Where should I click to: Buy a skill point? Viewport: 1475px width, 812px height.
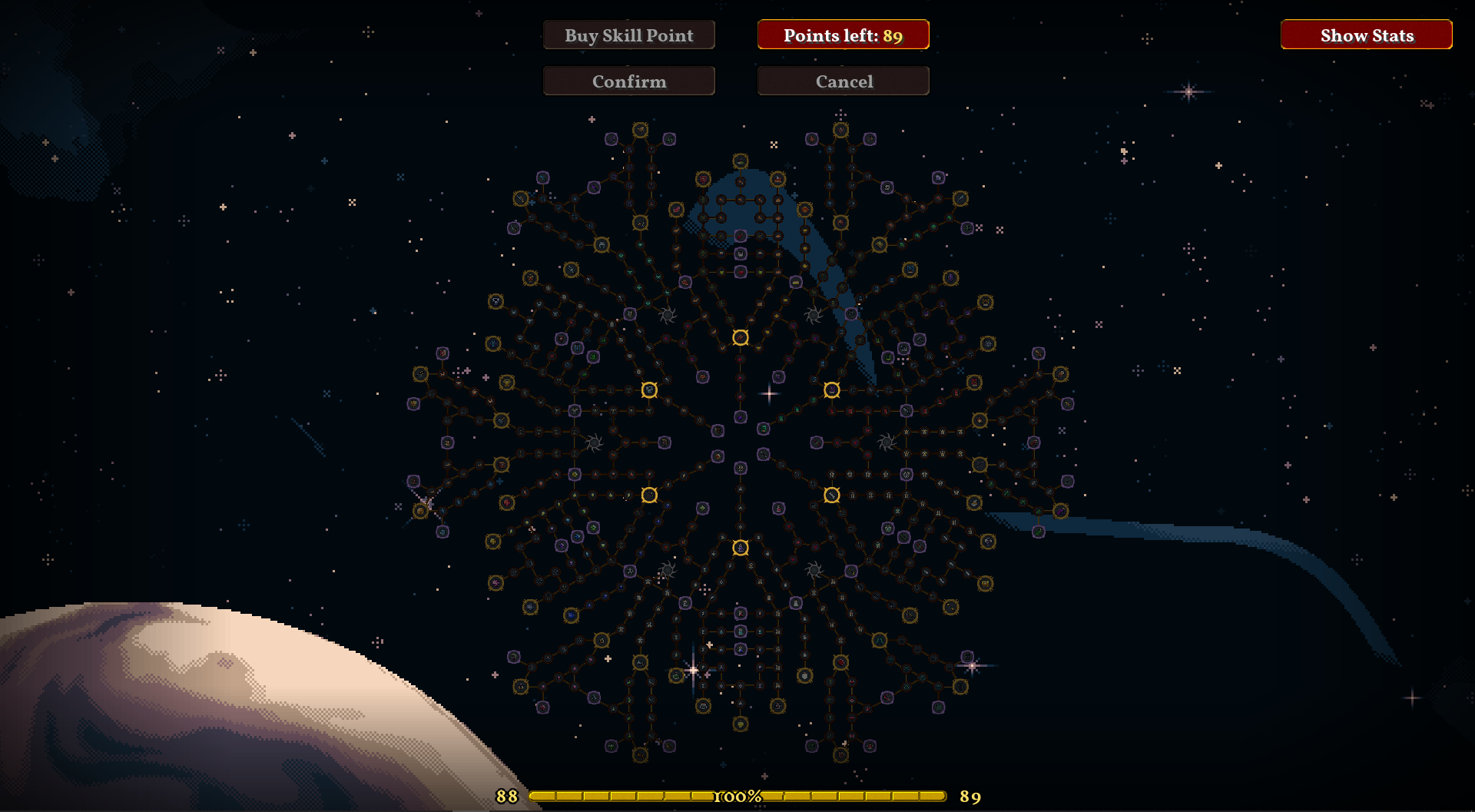tap(628, 35)
